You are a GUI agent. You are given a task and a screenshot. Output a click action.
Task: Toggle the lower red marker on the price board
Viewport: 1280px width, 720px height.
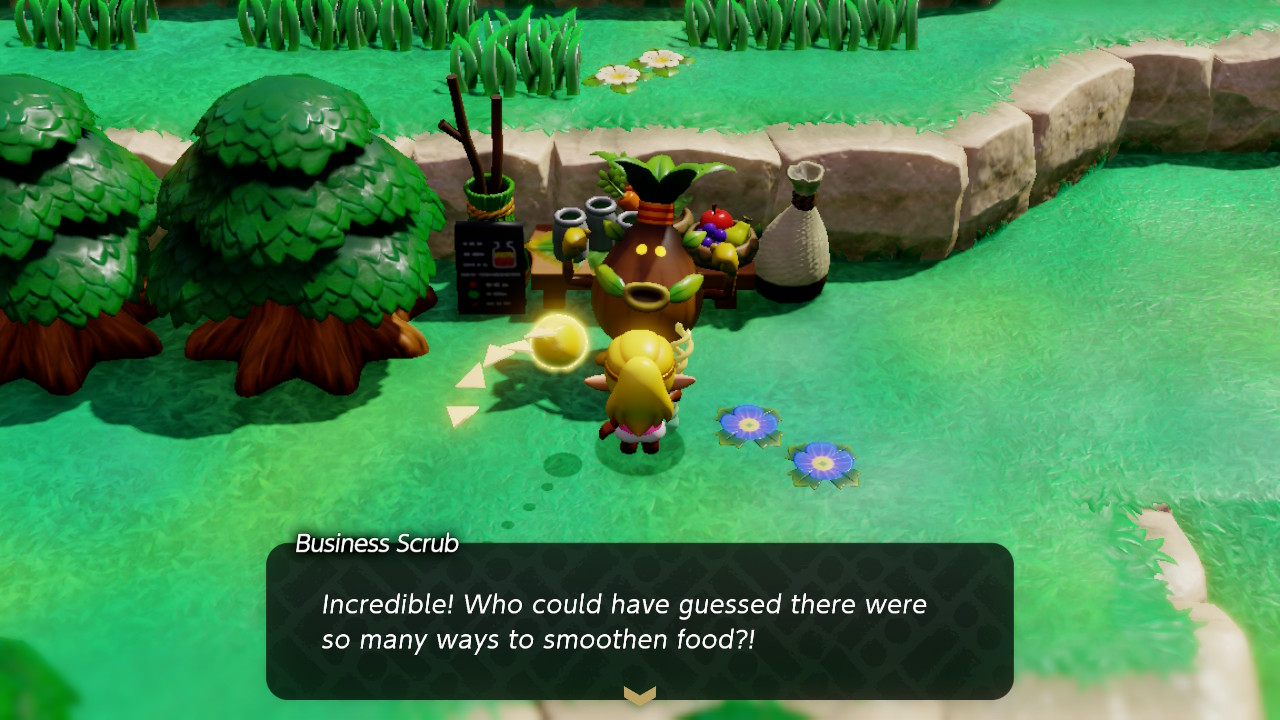474,304
